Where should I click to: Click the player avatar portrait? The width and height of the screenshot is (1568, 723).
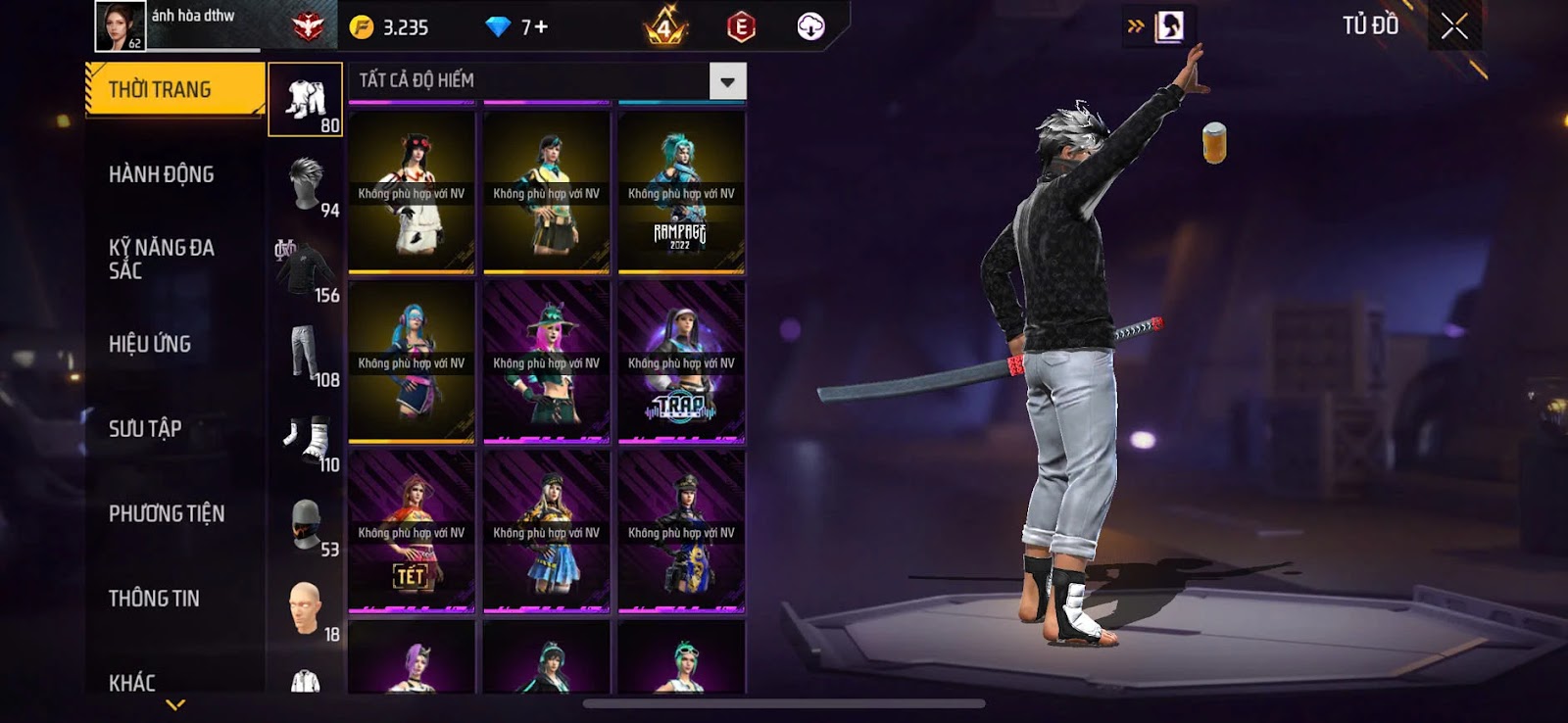point(120,25)
